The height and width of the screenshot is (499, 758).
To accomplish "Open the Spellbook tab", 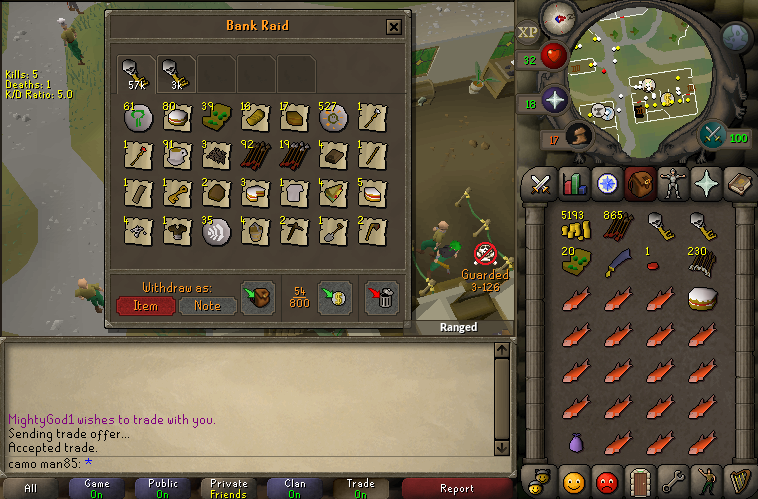I will 738,184.
